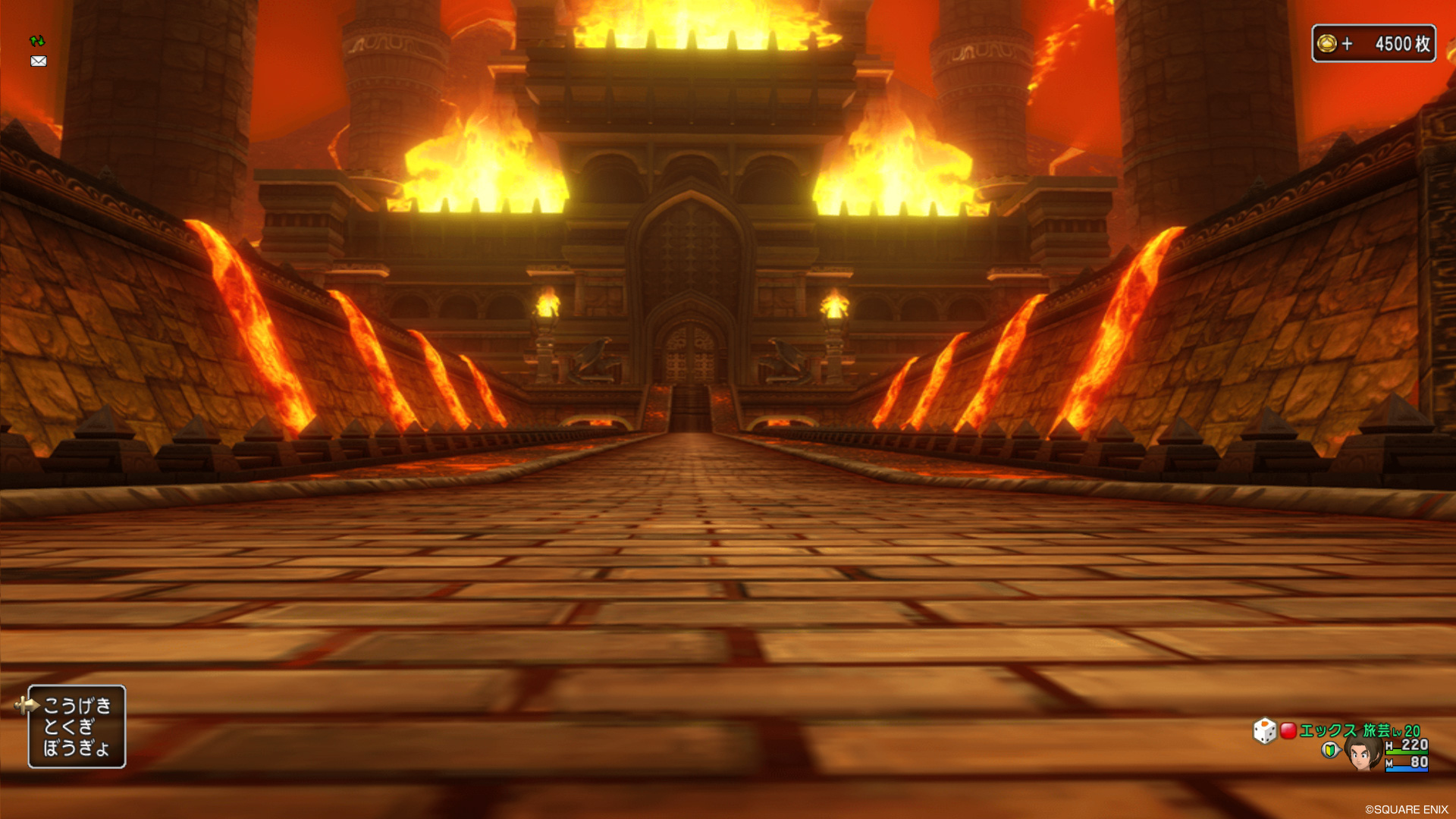Click the green rotating arrows indicator
This screenshot has height=819, width=1456.
(x=37, y=39)
